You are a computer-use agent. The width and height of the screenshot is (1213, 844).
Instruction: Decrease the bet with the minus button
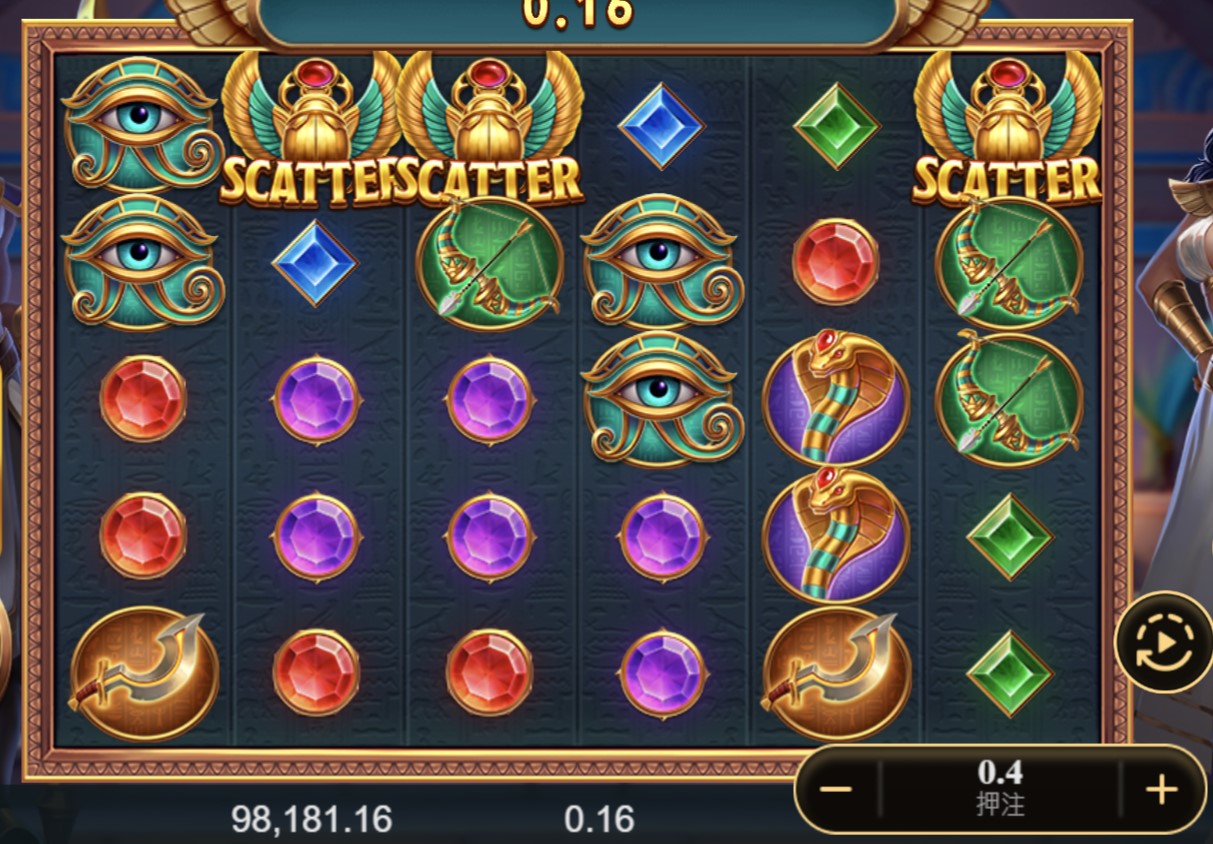[836, 790]
